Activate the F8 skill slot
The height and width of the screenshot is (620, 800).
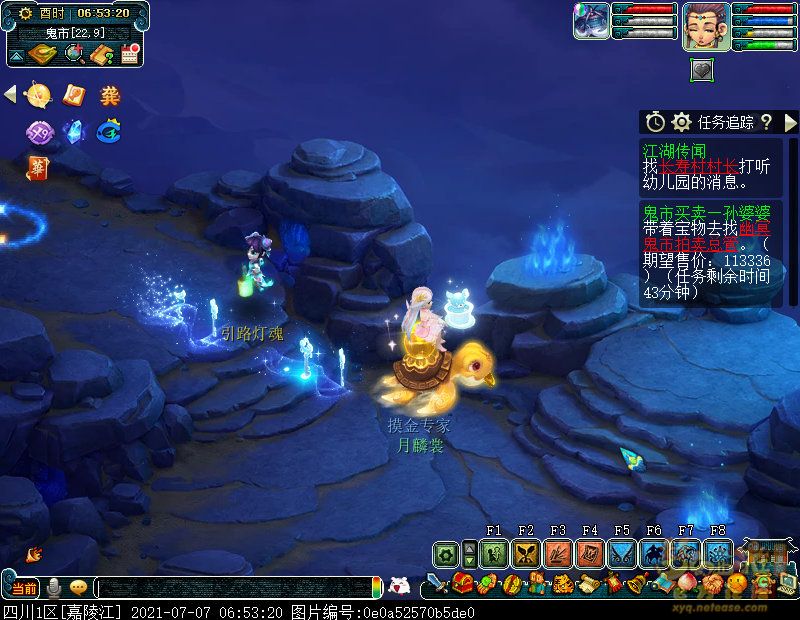point(717,553)
